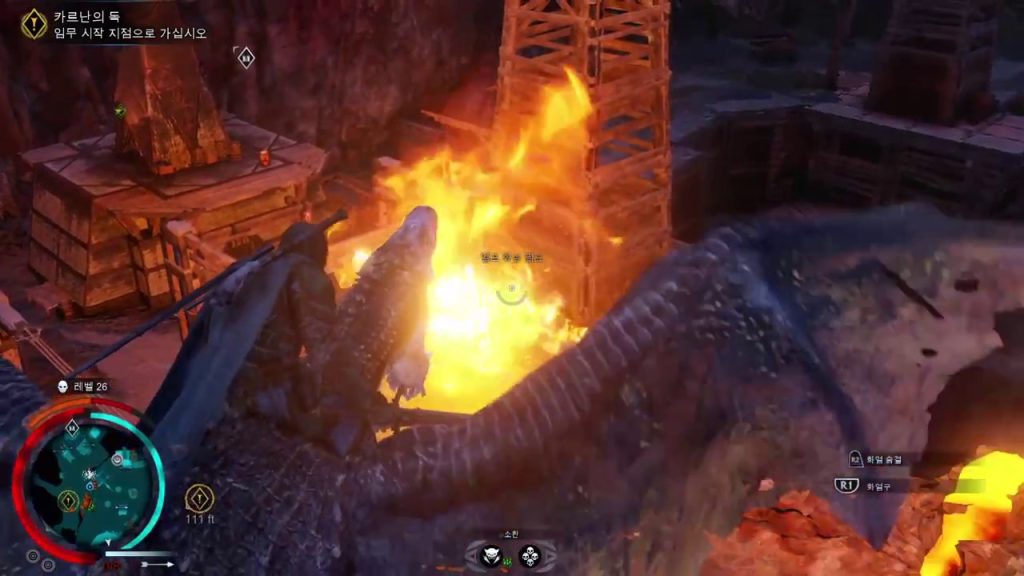Select the white diamond marker on the minimap
The height and width of the screenshot is (576, 1024).
(x=72, y=428)
